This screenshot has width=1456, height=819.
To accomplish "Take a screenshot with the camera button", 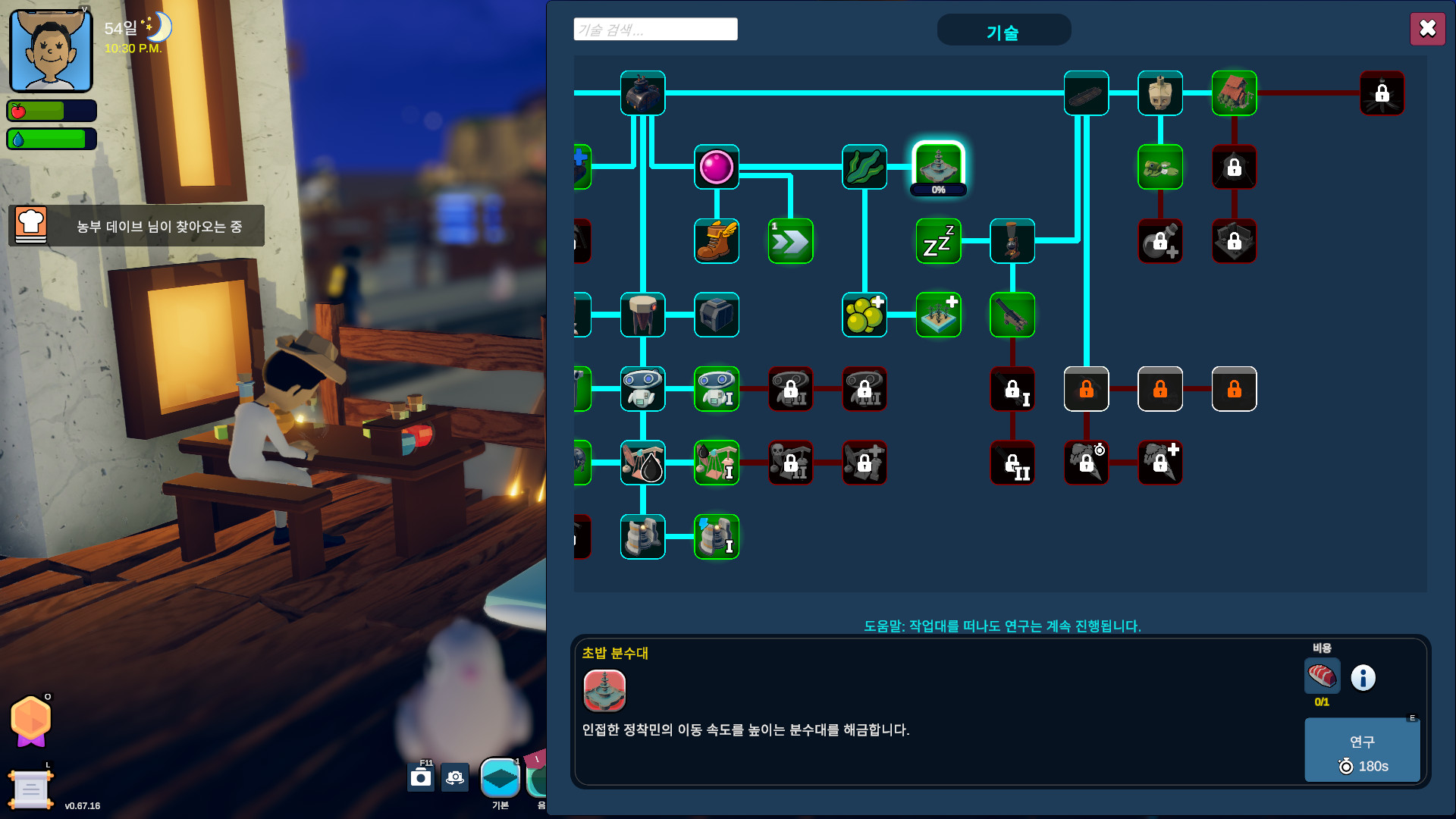I will point(421,777).
